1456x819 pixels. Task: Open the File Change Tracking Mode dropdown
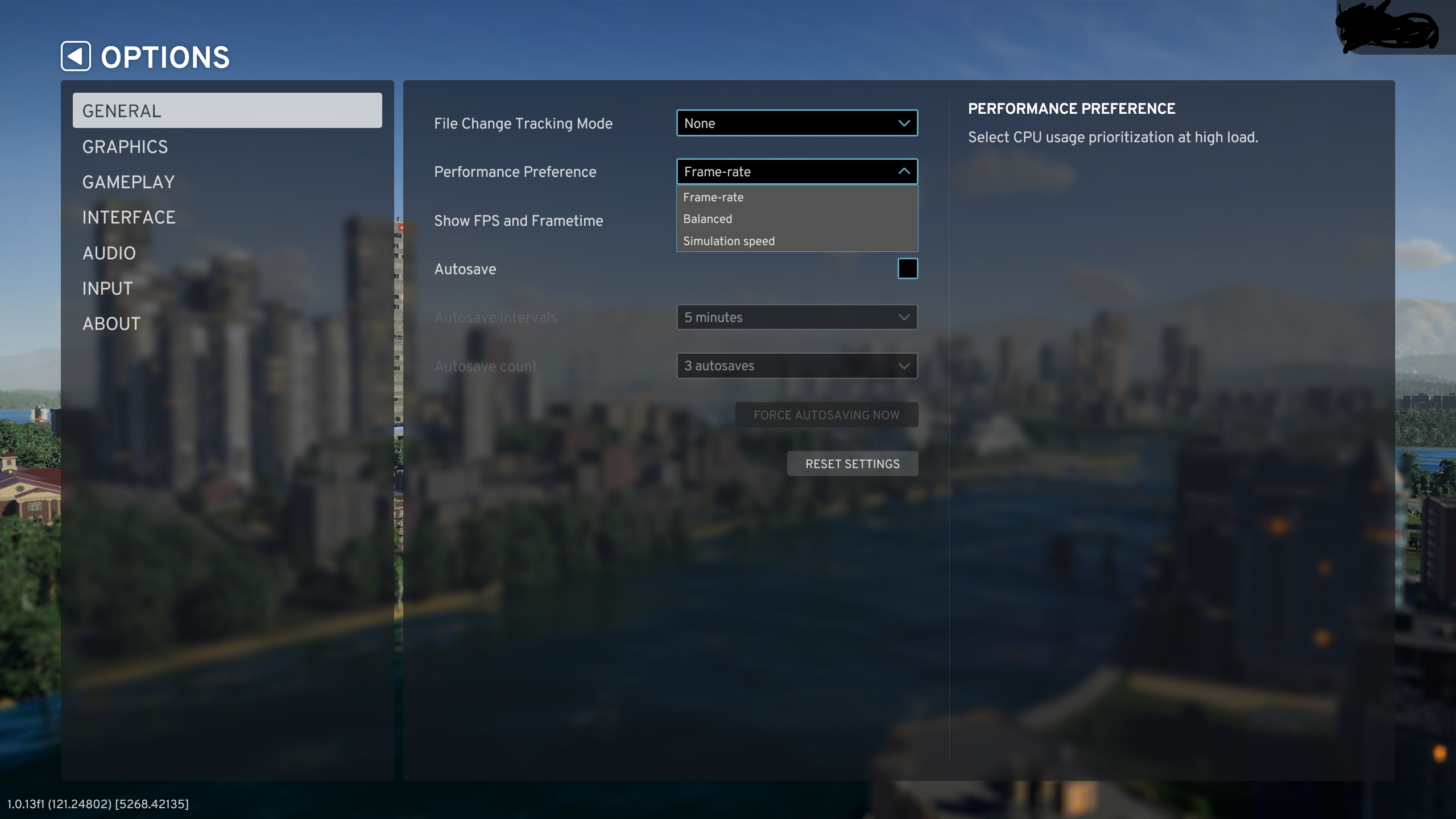click(796, 123)
